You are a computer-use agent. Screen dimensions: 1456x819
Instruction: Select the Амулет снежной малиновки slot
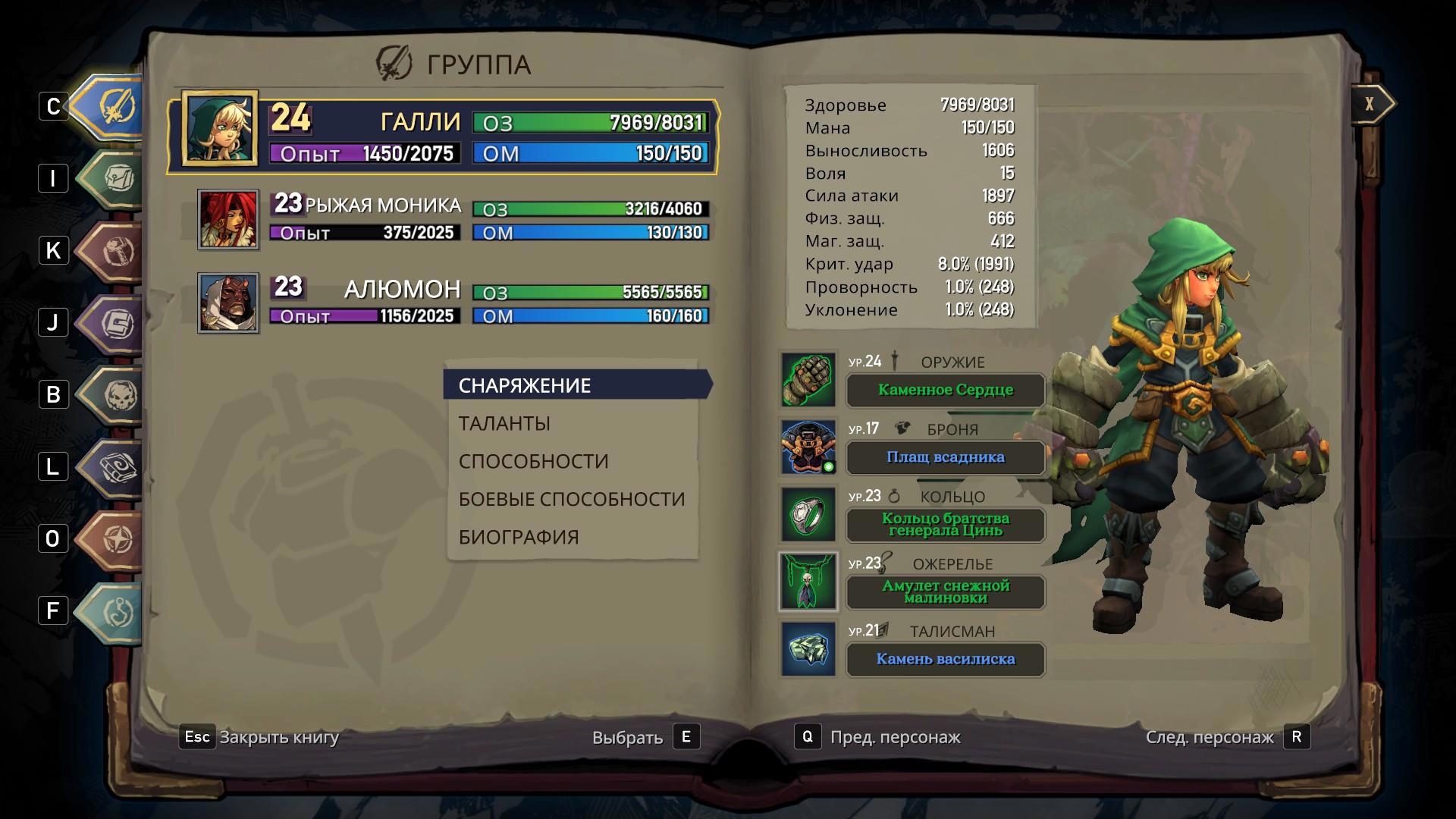pos(945,592)
